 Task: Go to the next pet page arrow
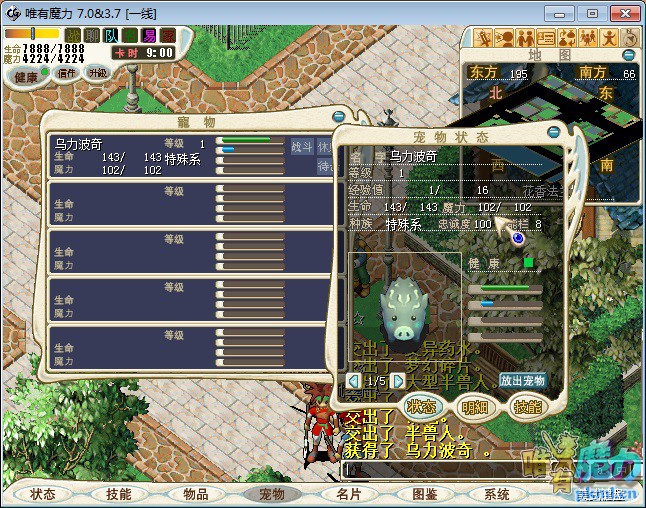(x=398, y=381)
